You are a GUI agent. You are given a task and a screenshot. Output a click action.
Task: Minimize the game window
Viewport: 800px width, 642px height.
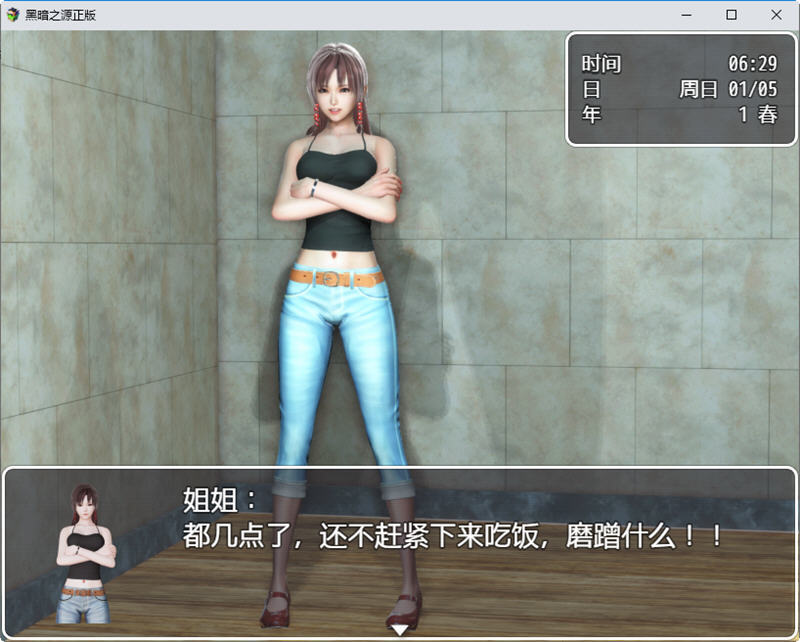687,14
